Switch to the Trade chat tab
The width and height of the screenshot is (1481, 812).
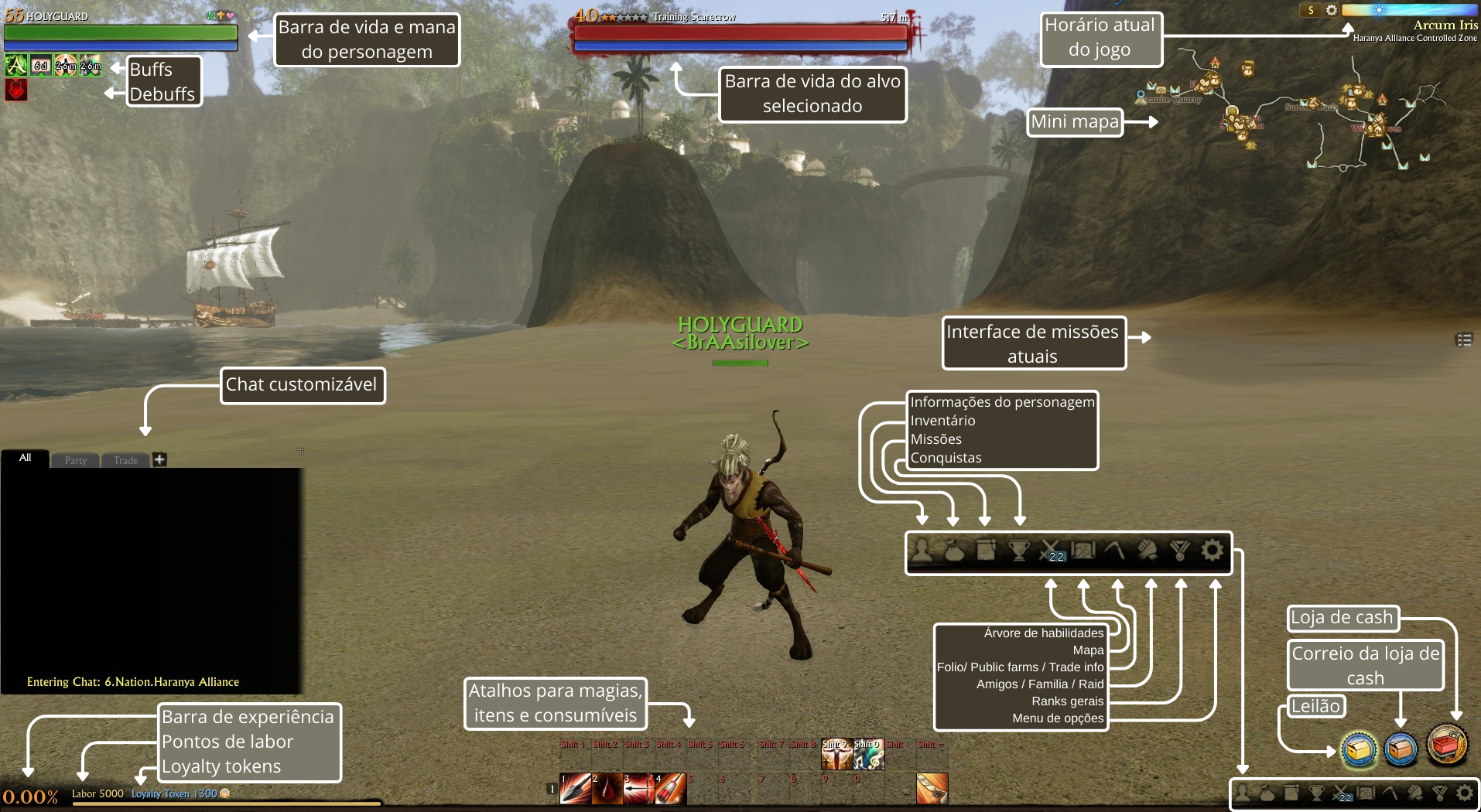click(125, 460)
